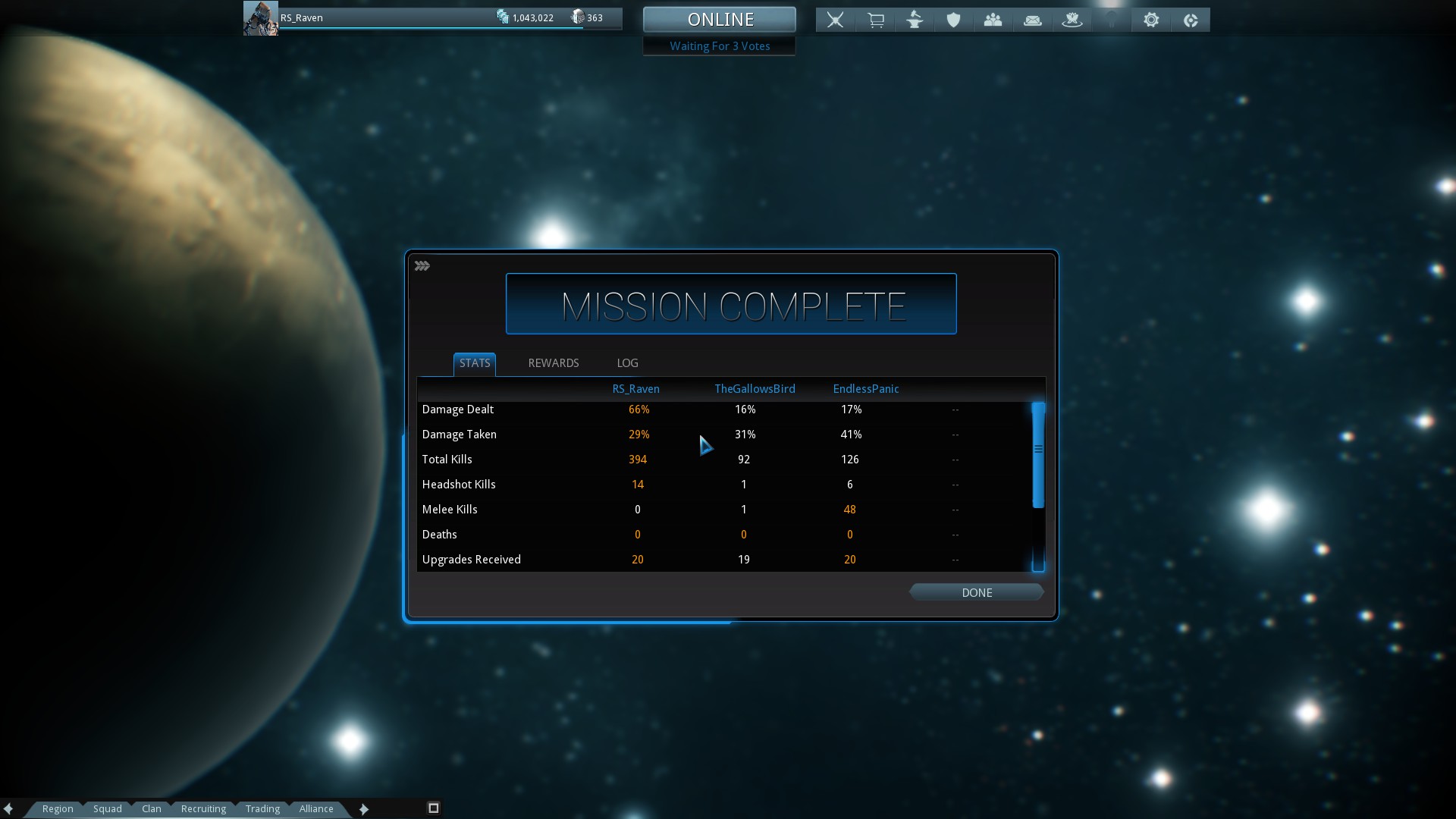Open the crossed swords arsenal icon
The image size is (1456, 819).
(835, 20)
